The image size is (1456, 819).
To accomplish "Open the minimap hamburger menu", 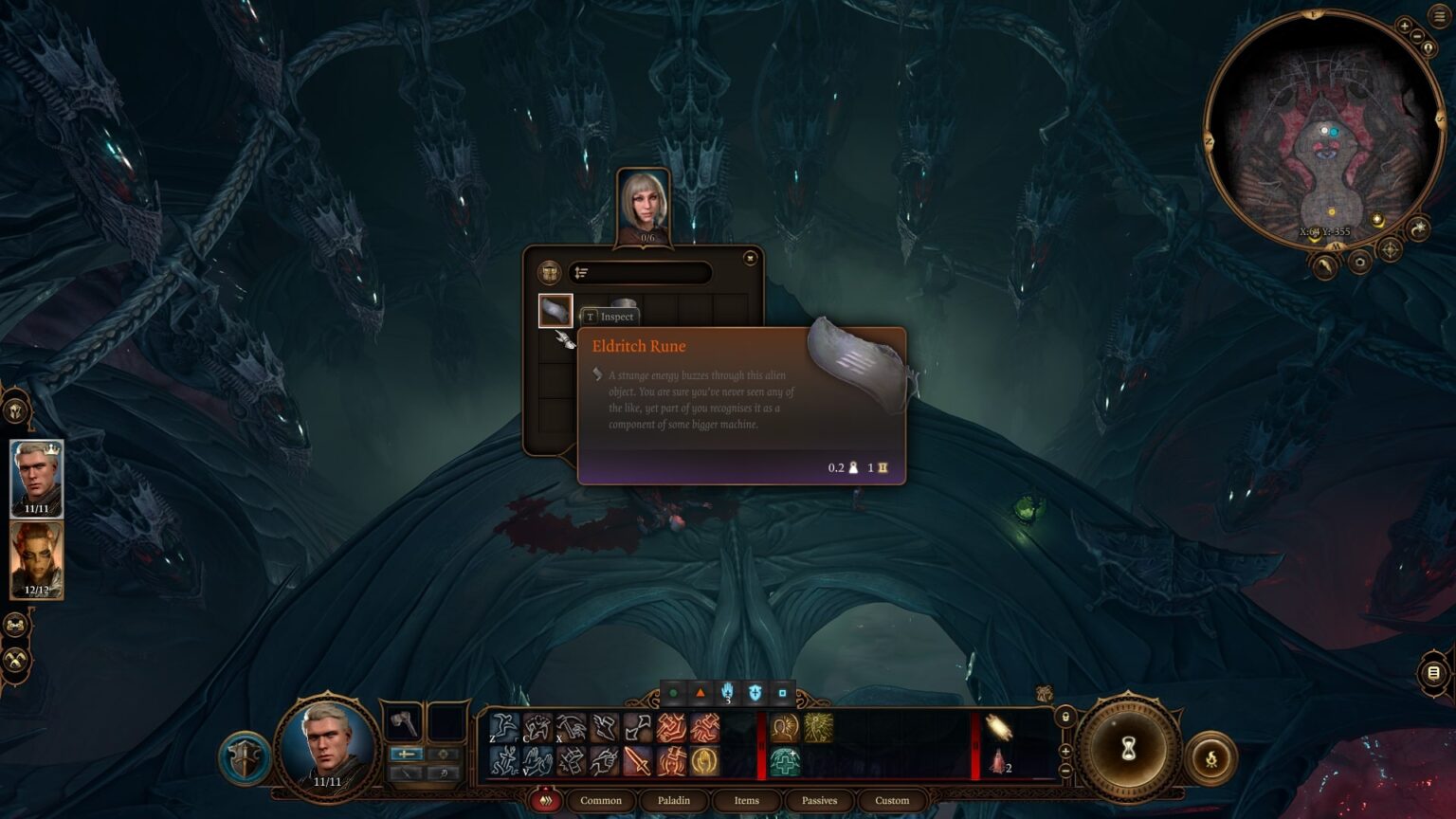I will 1438,14.
